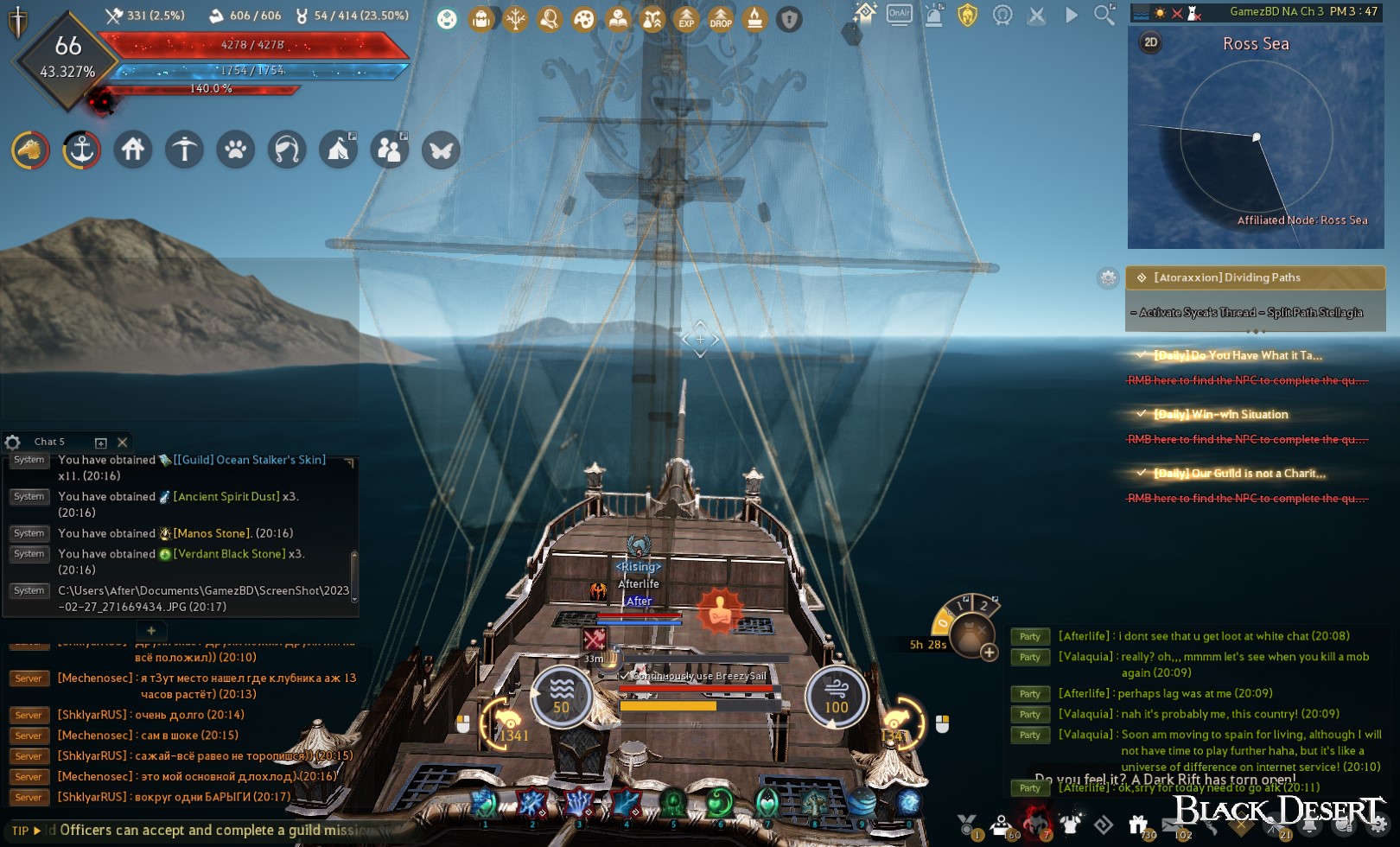Select the Atoraxxion Dividing Paths quest
The width and height of the screenshot is (1400, 847).
coord(1255,277)
